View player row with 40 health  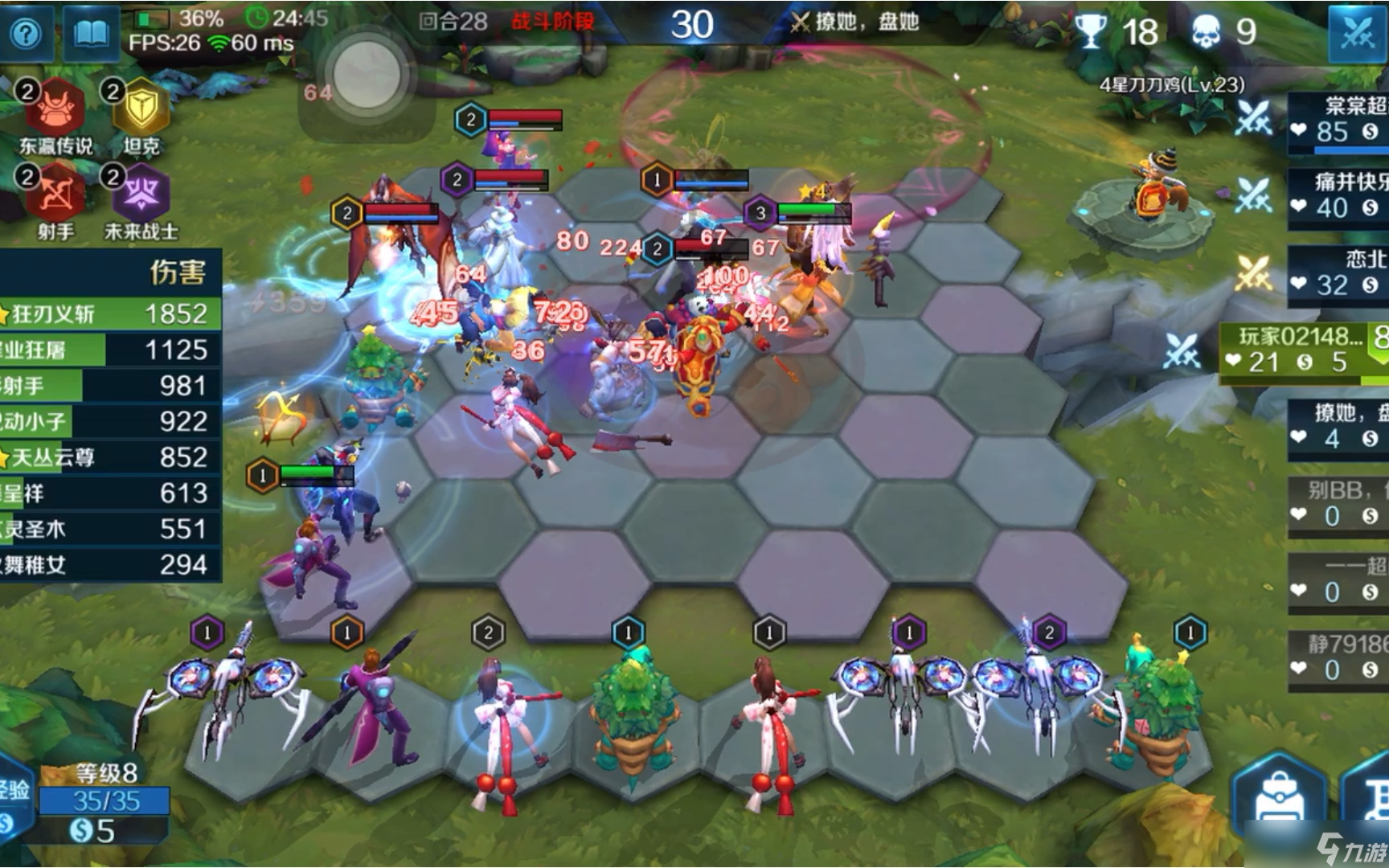point(1338,196)
